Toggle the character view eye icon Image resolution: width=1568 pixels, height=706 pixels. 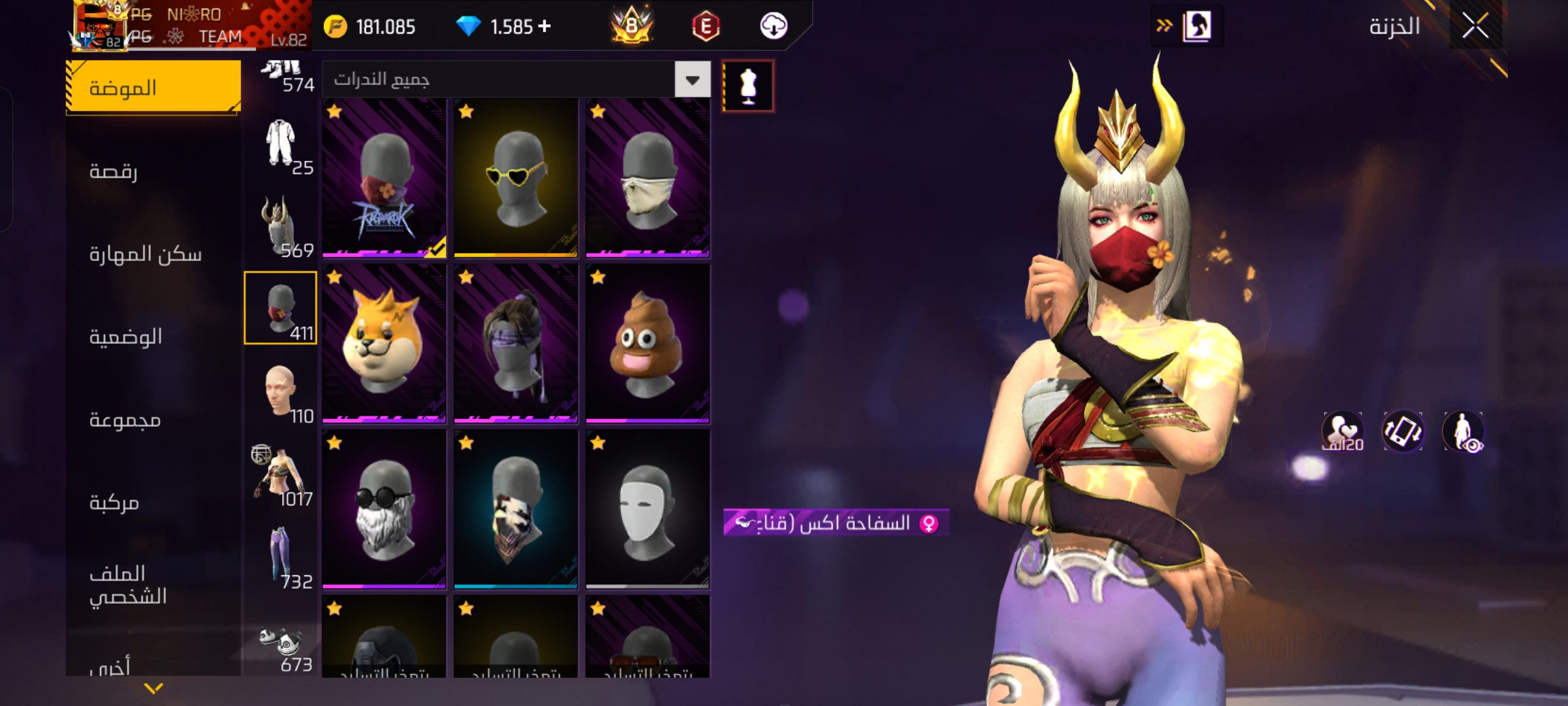pyautogui.click(x=1463, y=432)
